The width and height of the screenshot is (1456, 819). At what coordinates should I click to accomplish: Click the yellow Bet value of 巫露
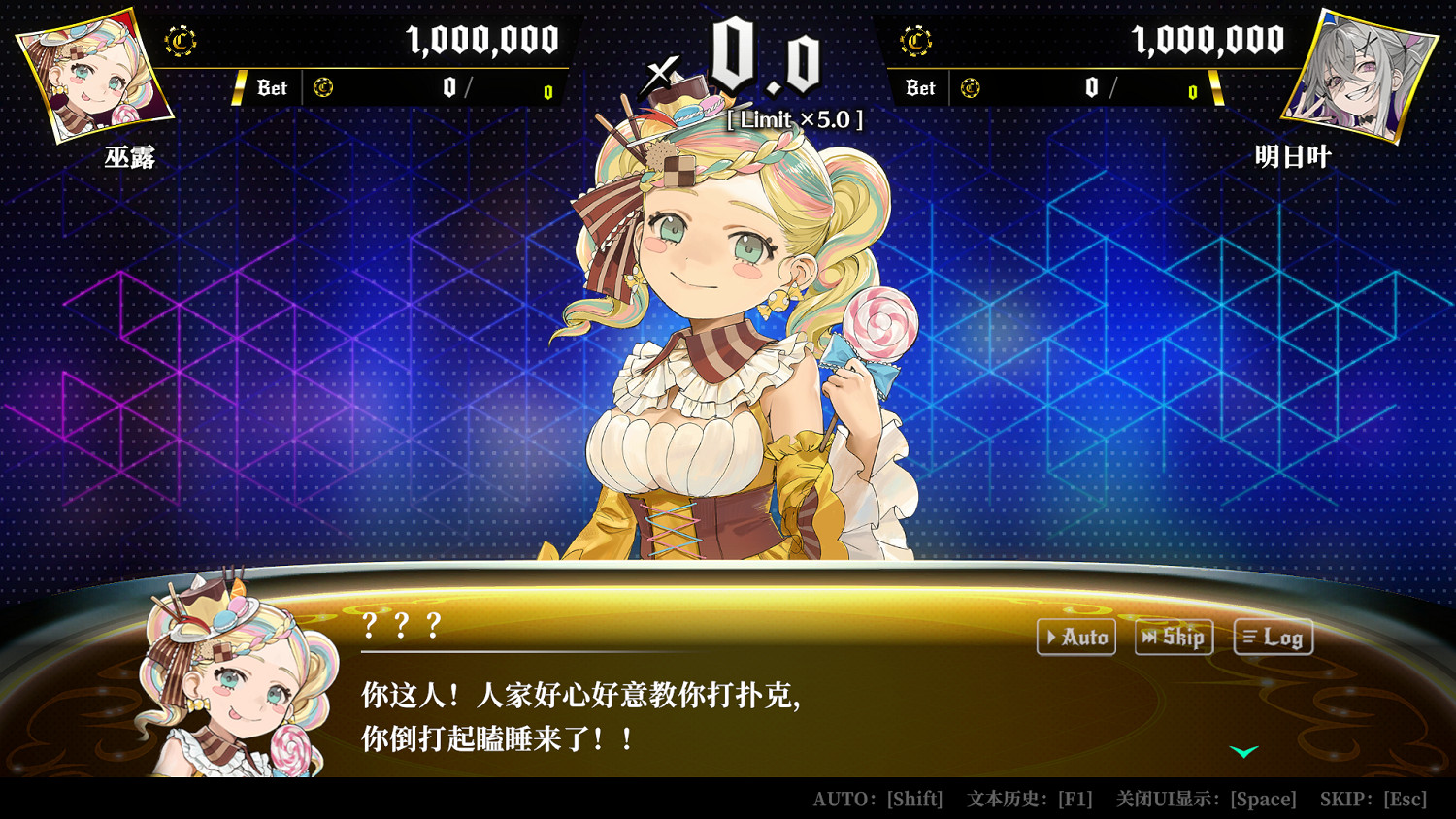point(547,92)
